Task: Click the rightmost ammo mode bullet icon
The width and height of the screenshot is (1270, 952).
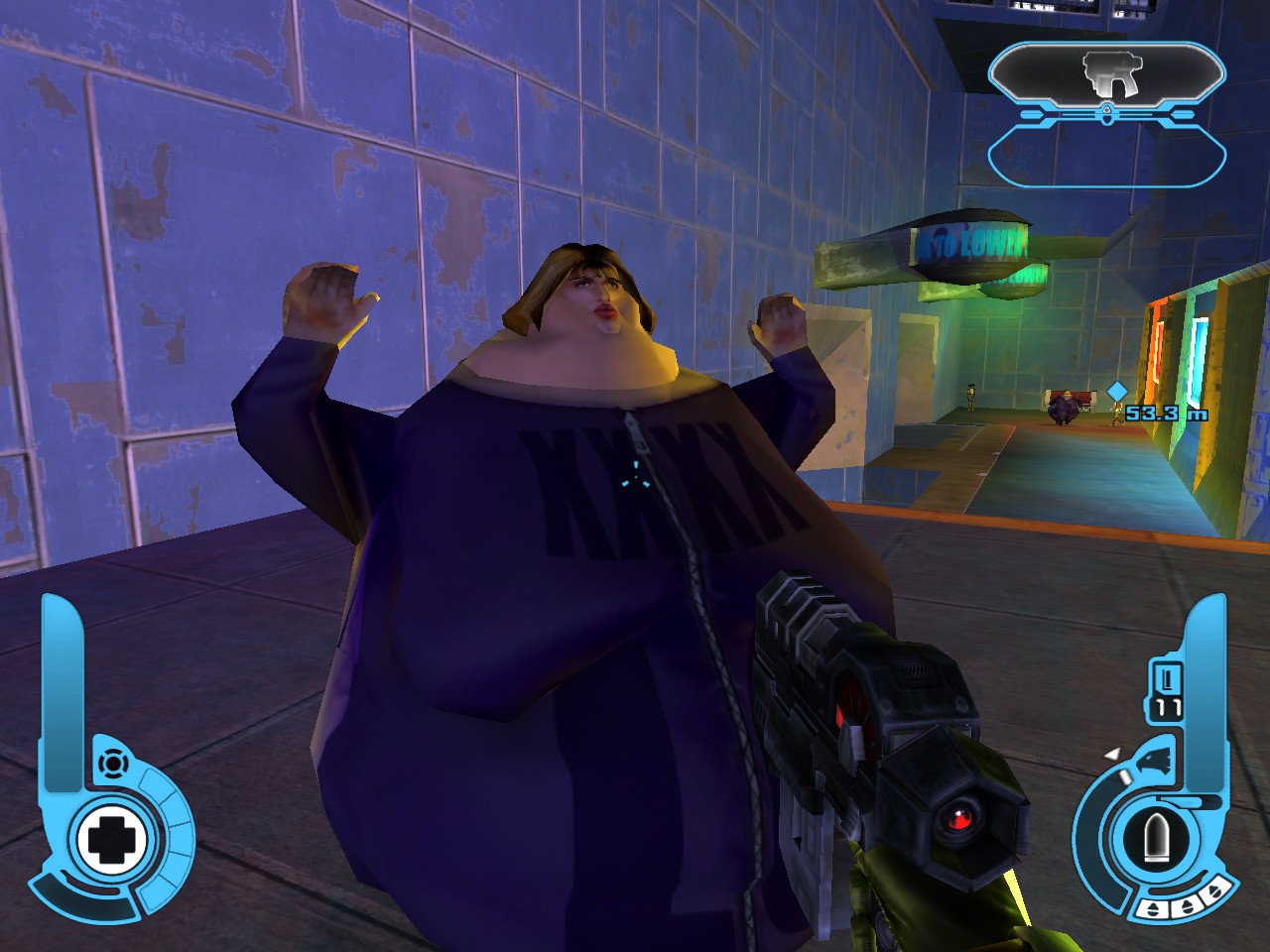Action: [1214, 891]
